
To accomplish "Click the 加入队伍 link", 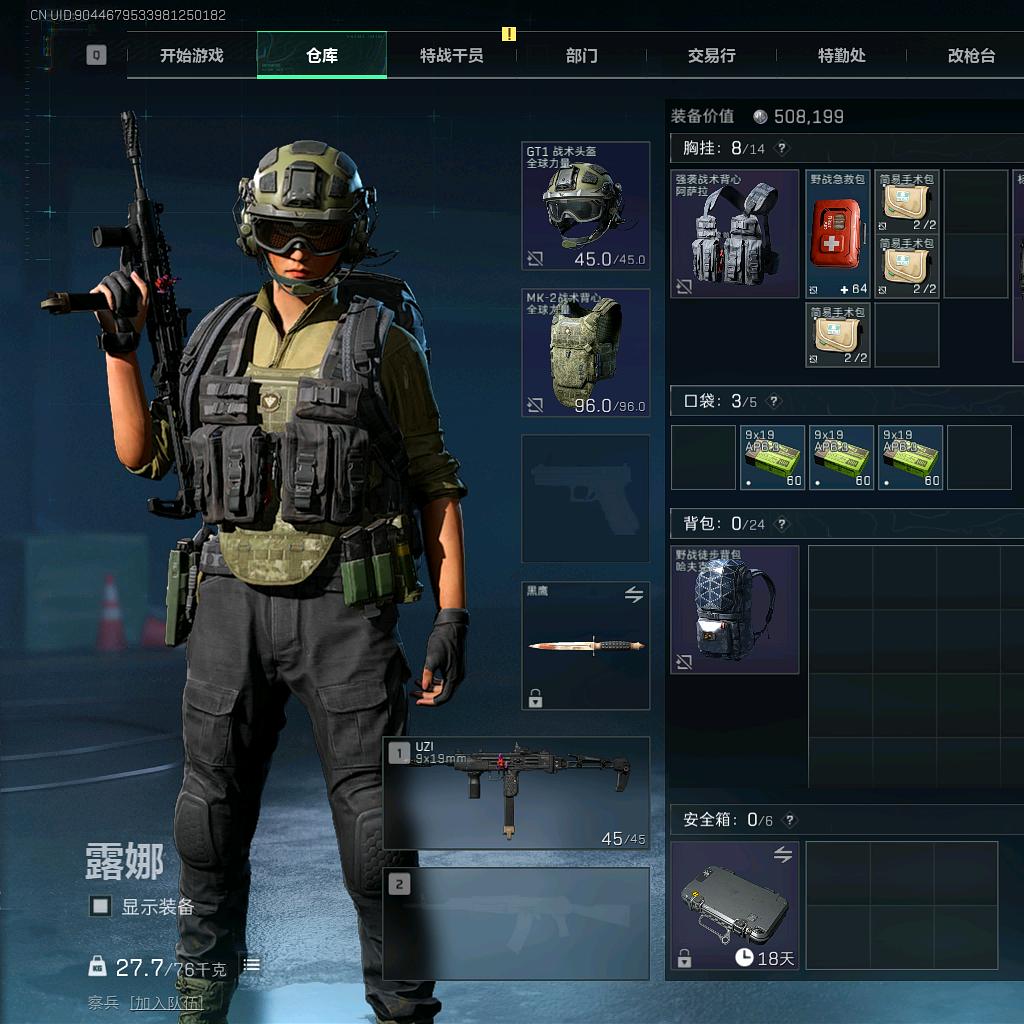I will pyautogui.click(x=165, y=1002).
